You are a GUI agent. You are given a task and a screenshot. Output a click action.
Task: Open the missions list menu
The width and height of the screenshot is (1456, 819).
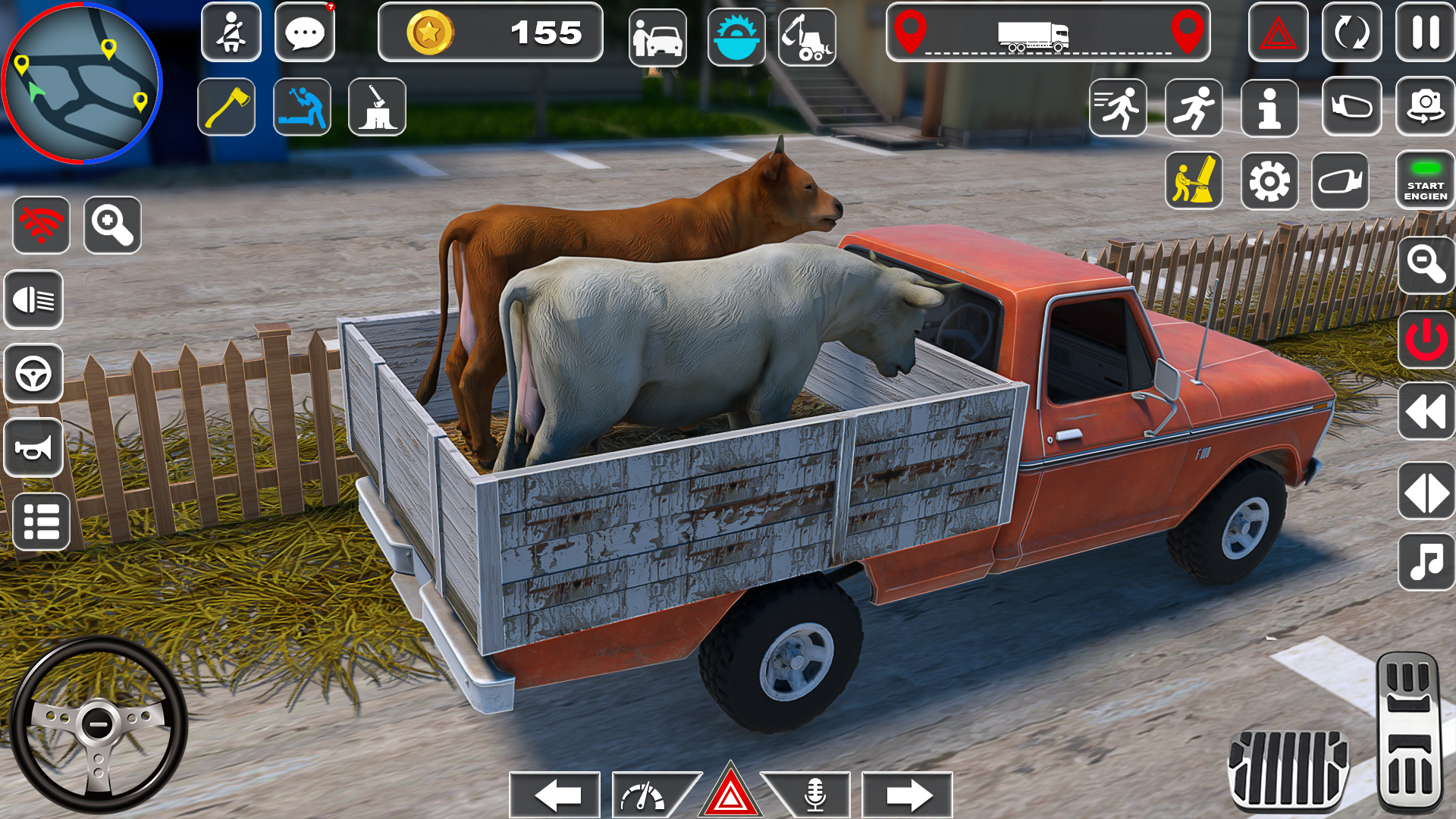click(33, 519)
